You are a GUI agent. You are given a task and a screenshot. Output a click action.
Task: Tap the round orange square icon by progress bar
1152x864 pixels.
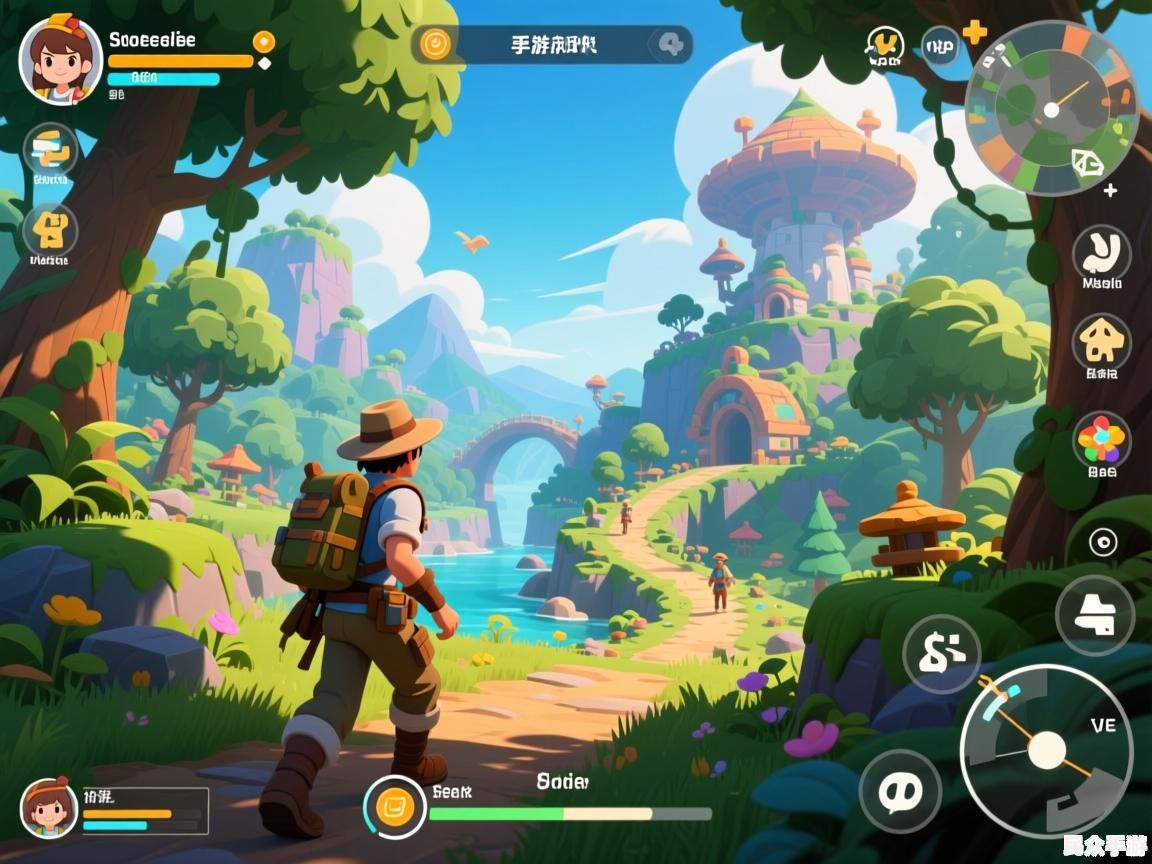pyautogui.click(x=394, y=806)
